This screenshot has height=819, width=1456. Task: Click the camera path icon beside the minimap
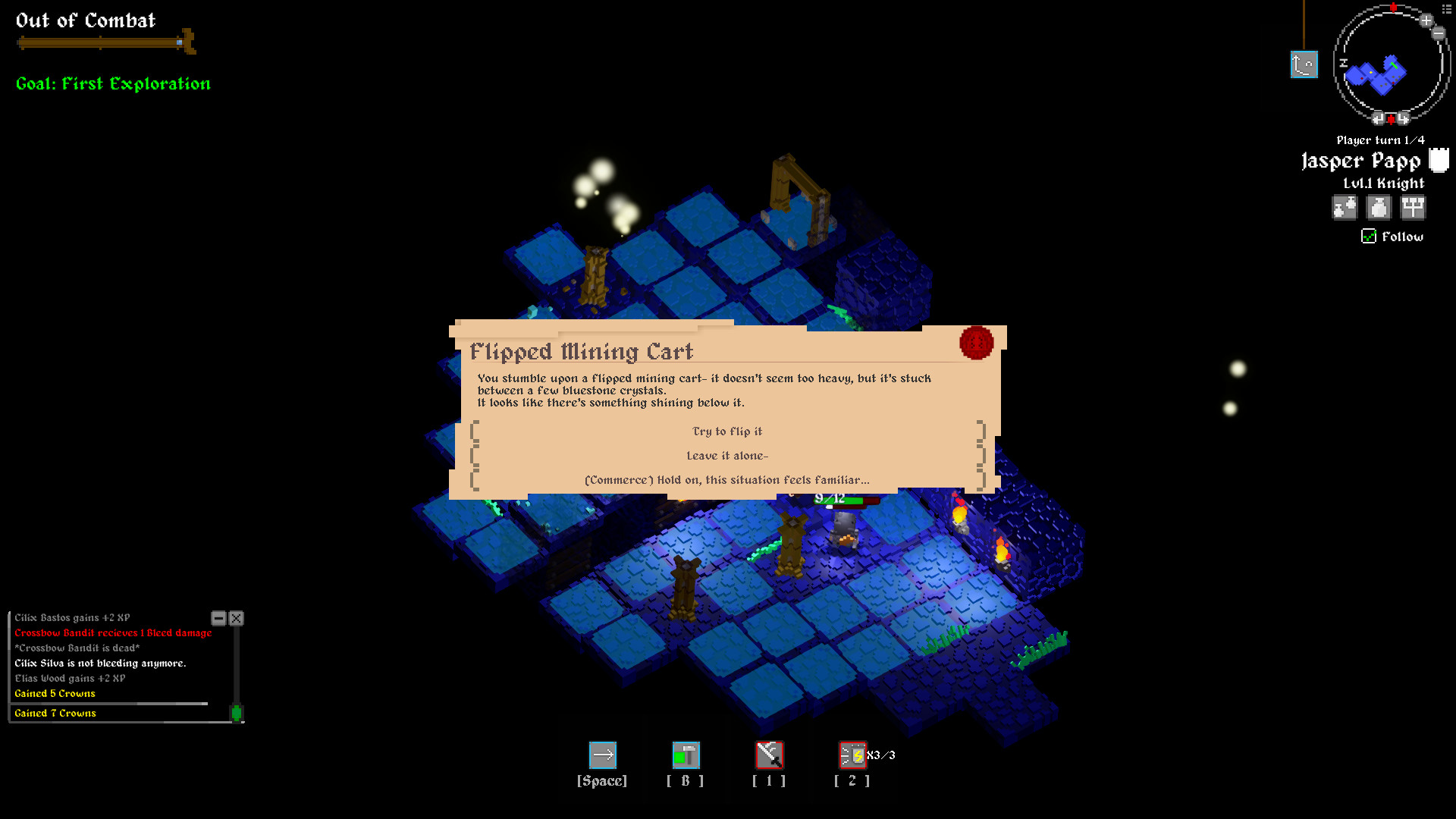pos(1304,64)
